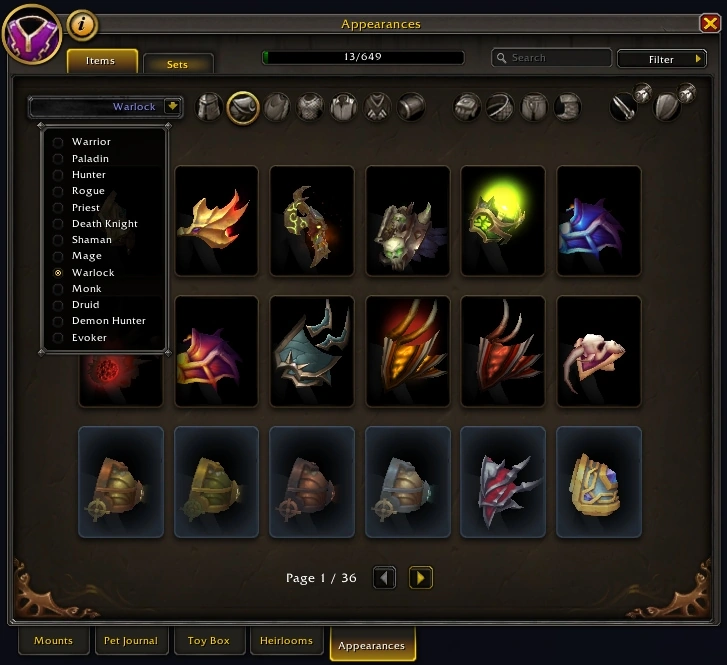Open the Filter dropdown
Viewport: 727px width, 665px height.
coord(662,59)
